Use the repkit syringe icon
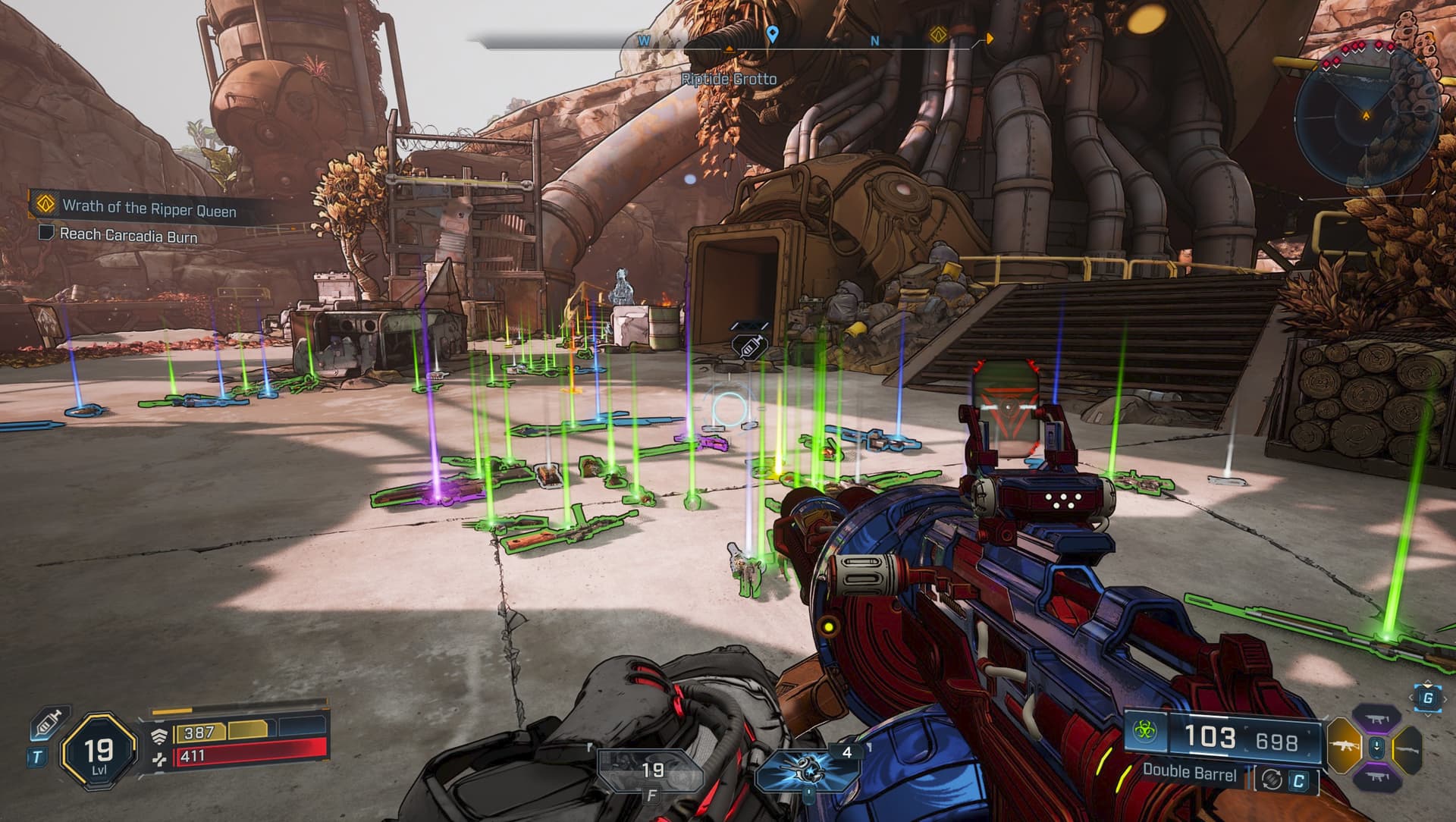Image resolution: width=1456 pixels, height=822 pixels. [49, 725]
